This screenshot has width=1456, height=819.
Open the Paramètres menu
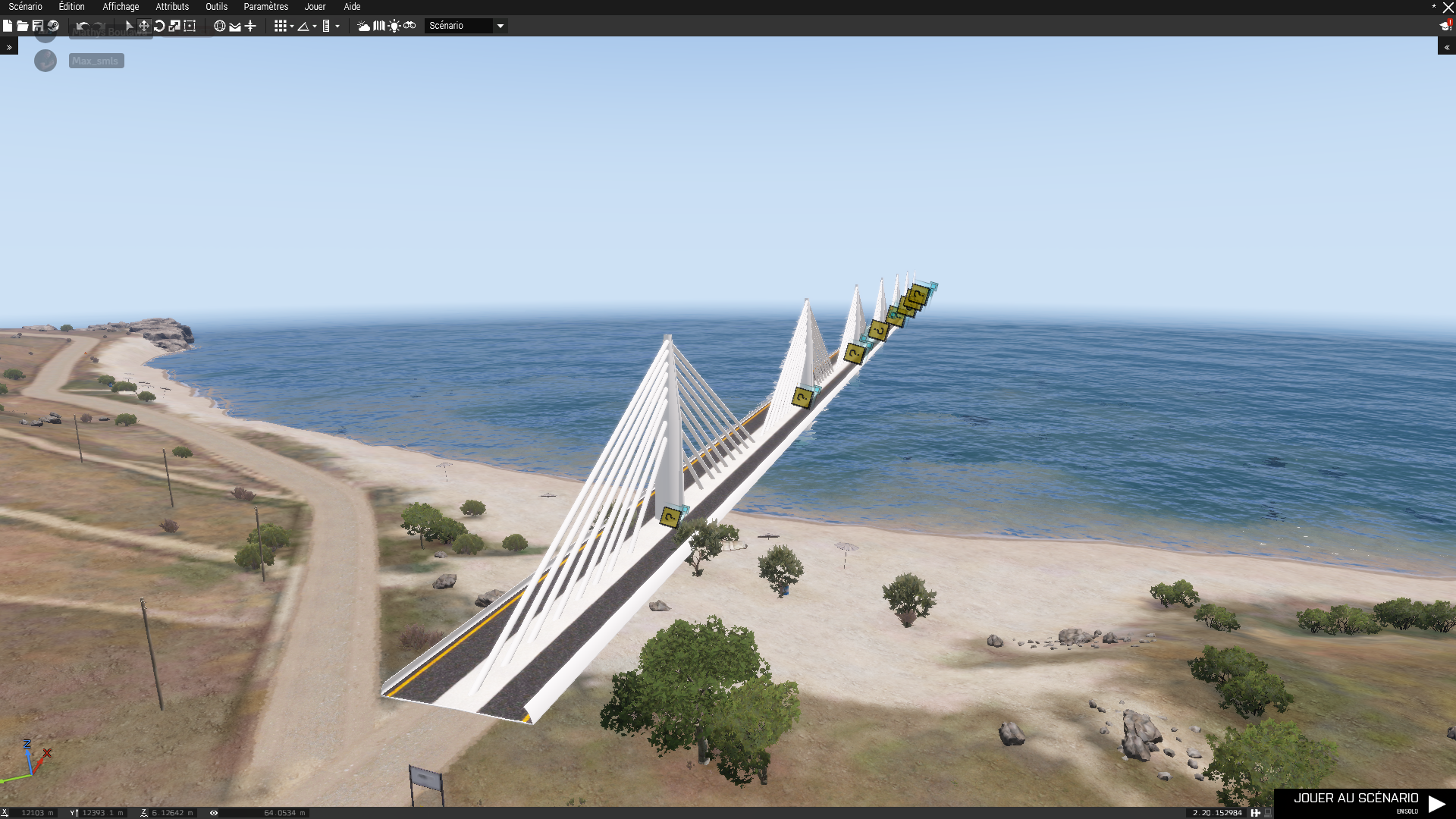[265, 7]
